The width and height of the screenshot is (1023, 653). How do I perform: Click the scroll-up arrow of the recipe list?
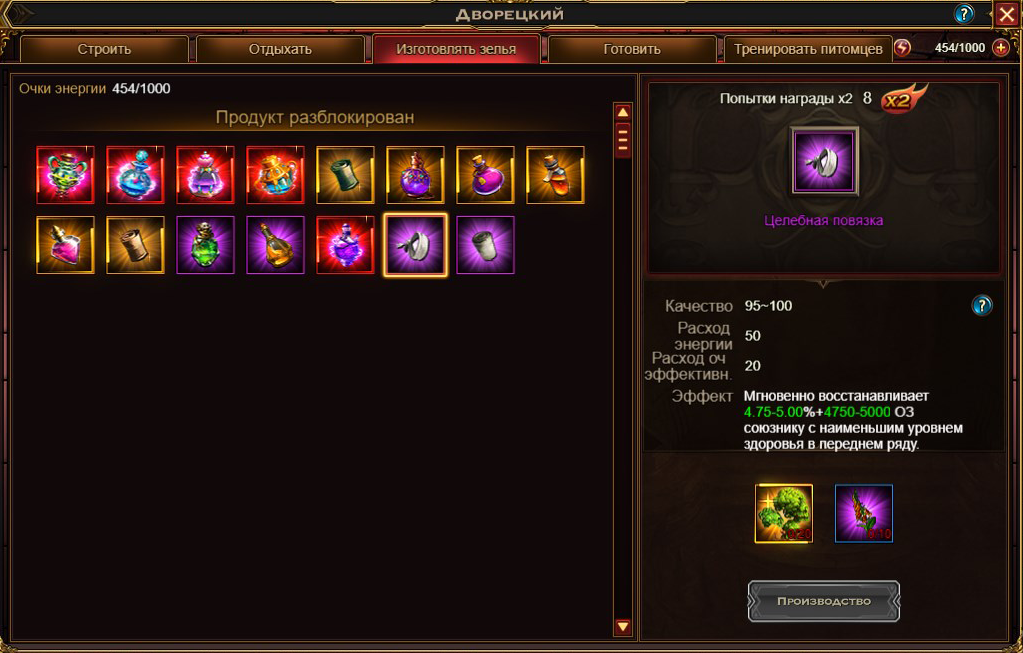(623, 112)
